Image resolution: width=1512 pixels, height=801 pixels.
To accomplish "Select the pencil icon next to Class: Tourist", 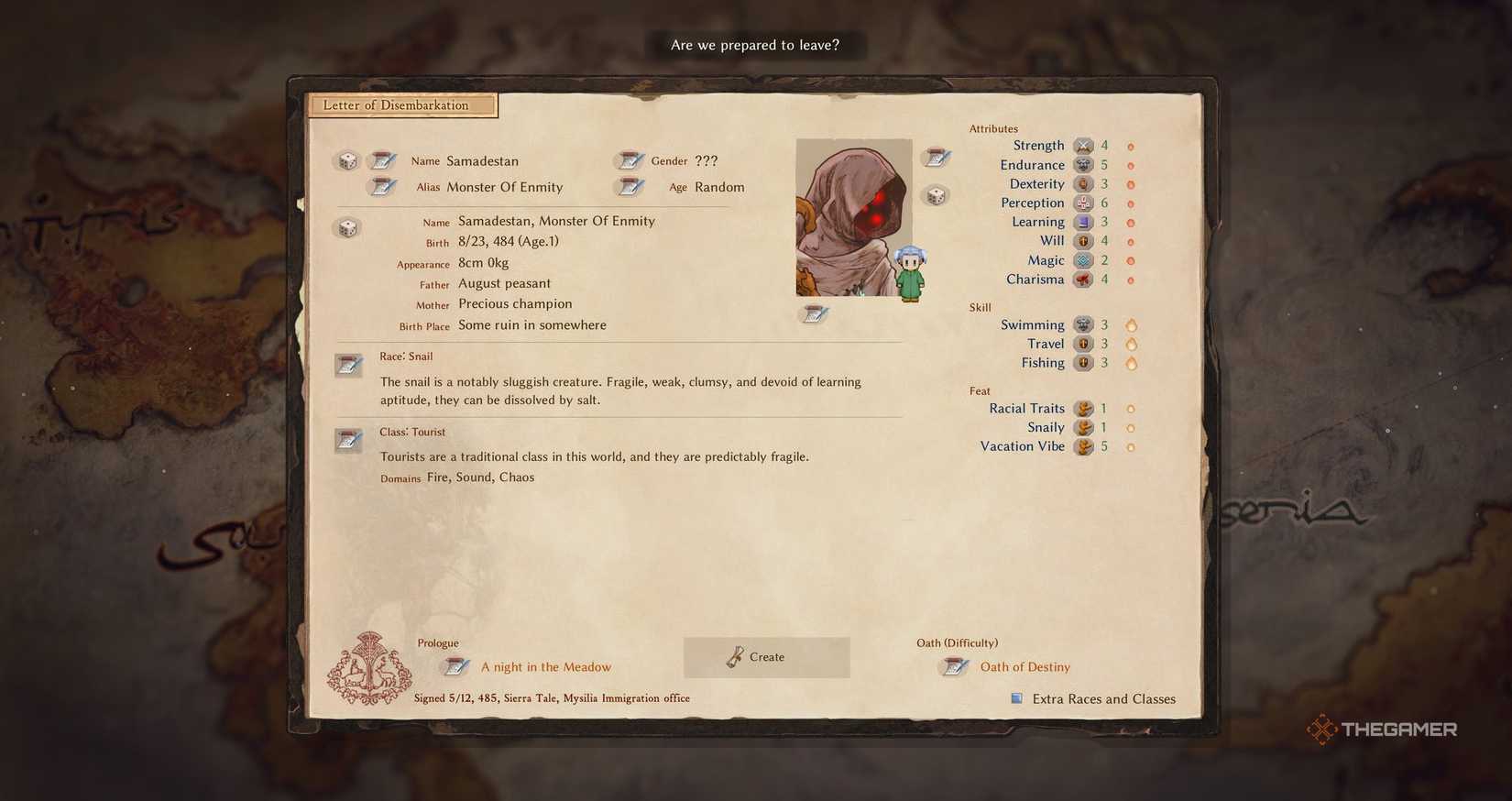I will [349, 440].
